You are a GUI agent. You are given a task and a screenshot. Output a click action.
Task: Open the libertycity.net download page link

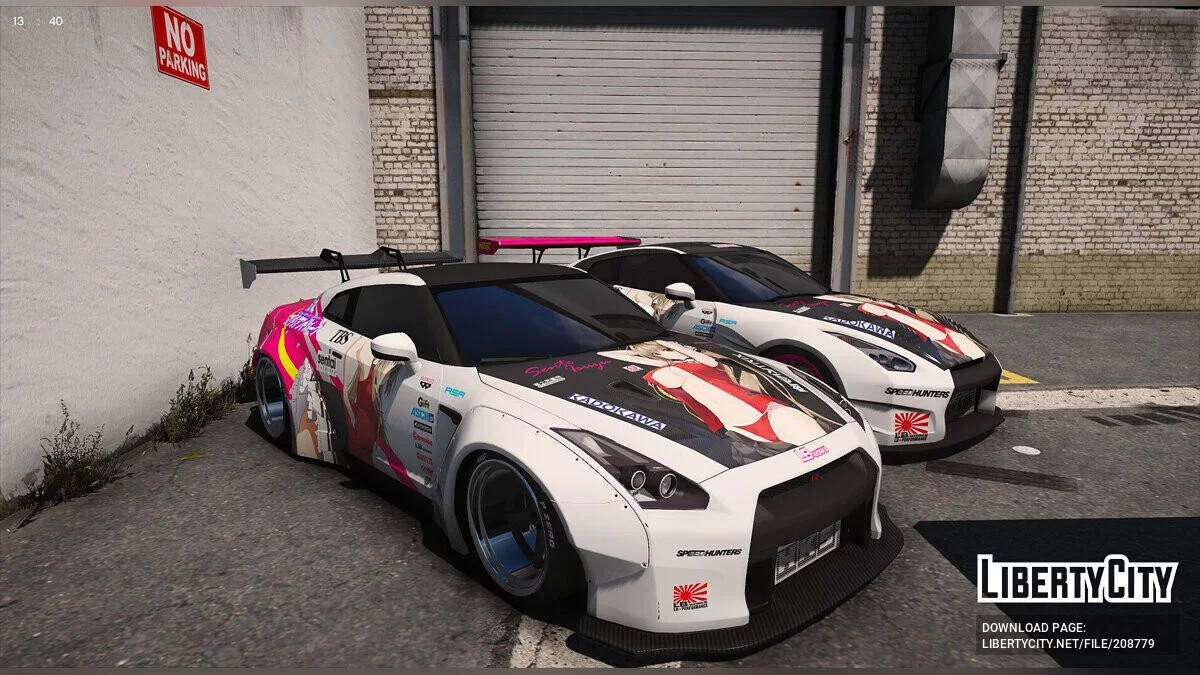coord(1068,644)
